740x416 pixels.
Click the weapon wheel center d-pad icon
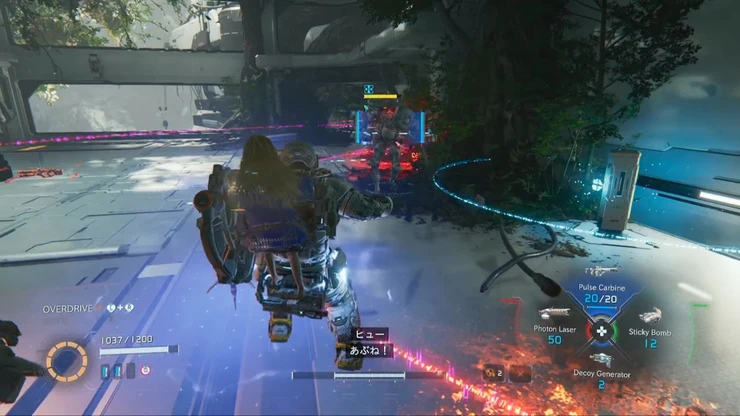pos(601,330)
